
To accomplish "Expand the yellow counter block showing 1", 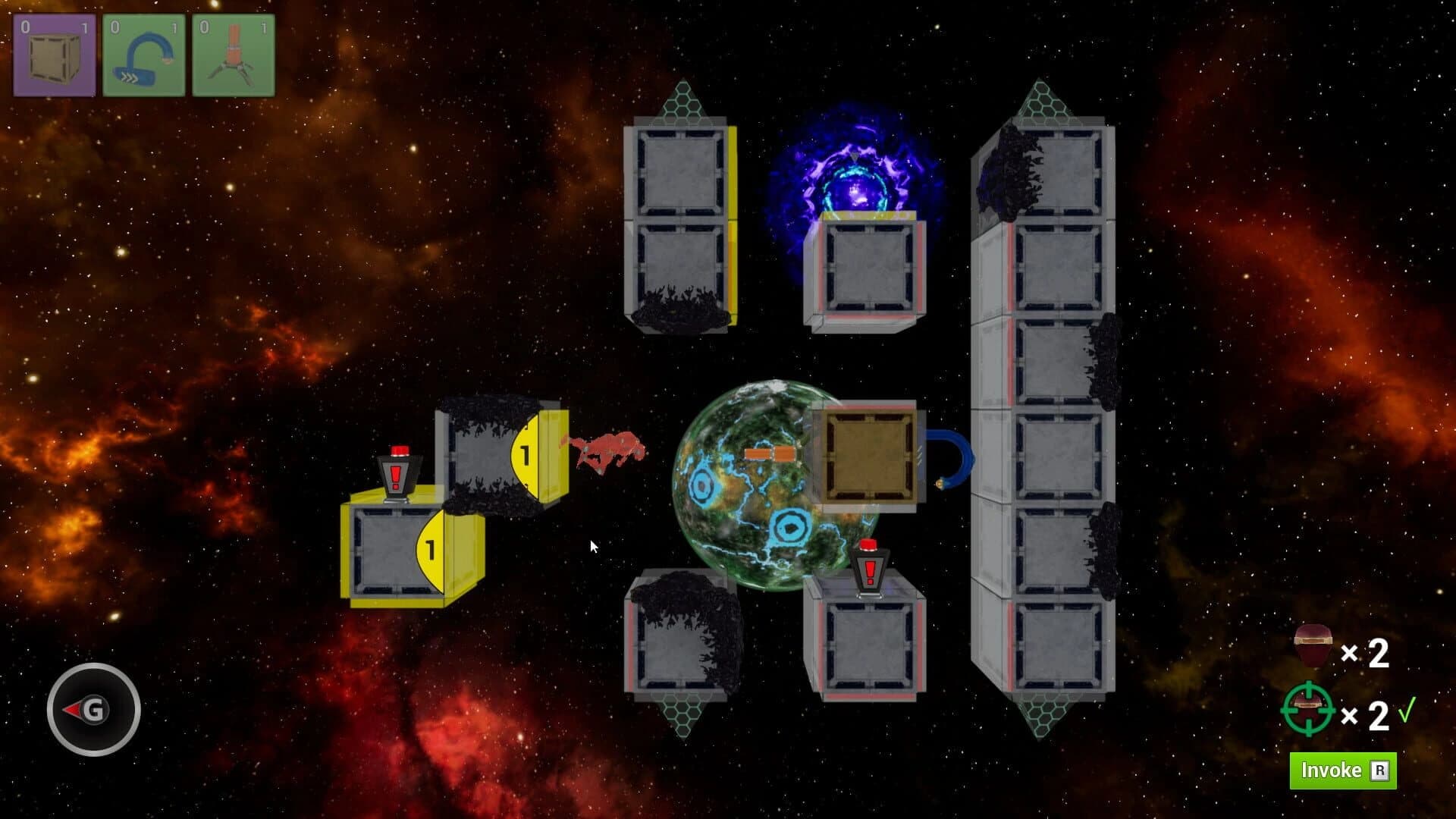I will click(524, 455).
